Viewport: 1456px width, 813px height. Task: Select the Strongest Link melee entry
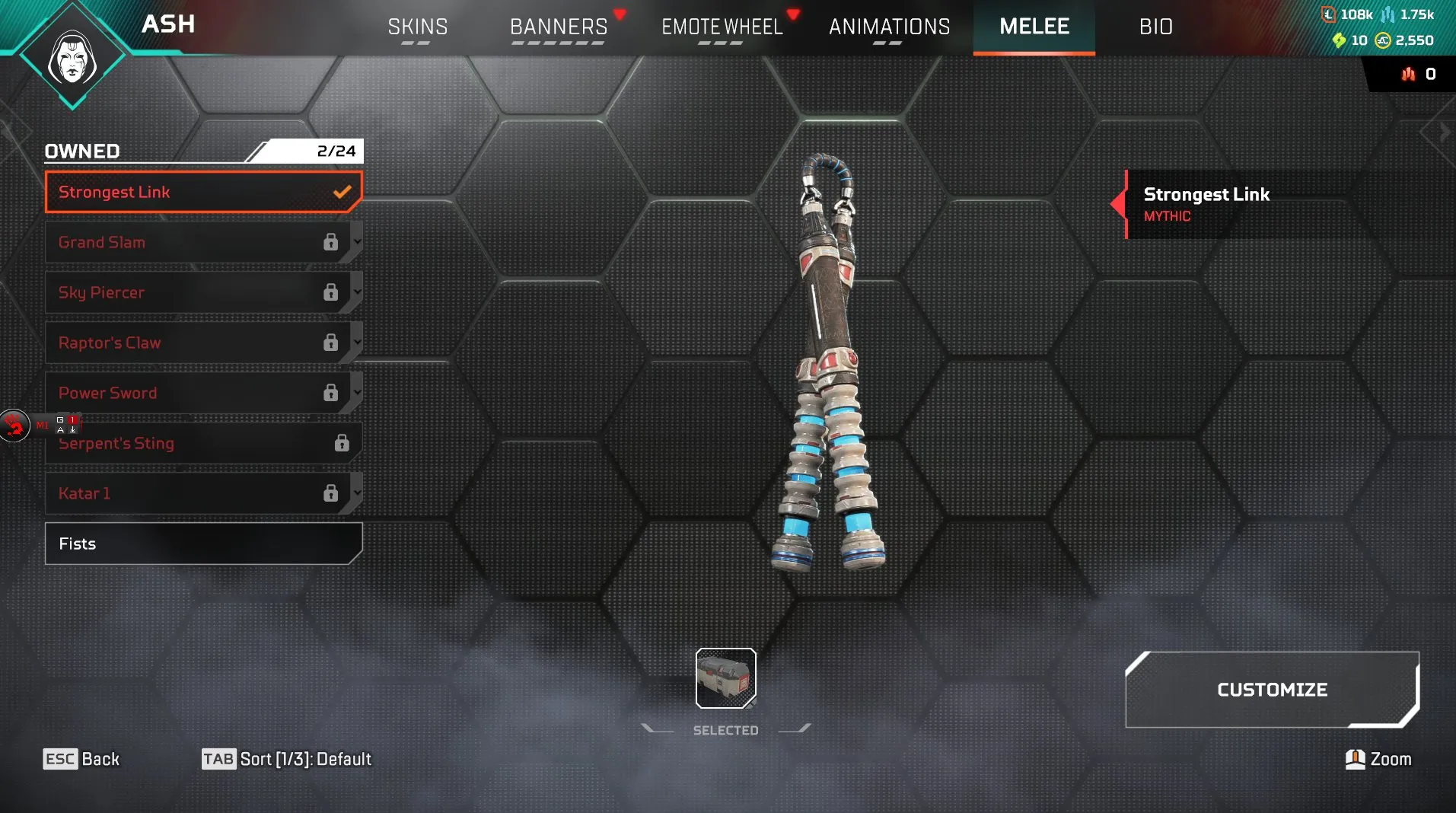[x=202, y=192]
